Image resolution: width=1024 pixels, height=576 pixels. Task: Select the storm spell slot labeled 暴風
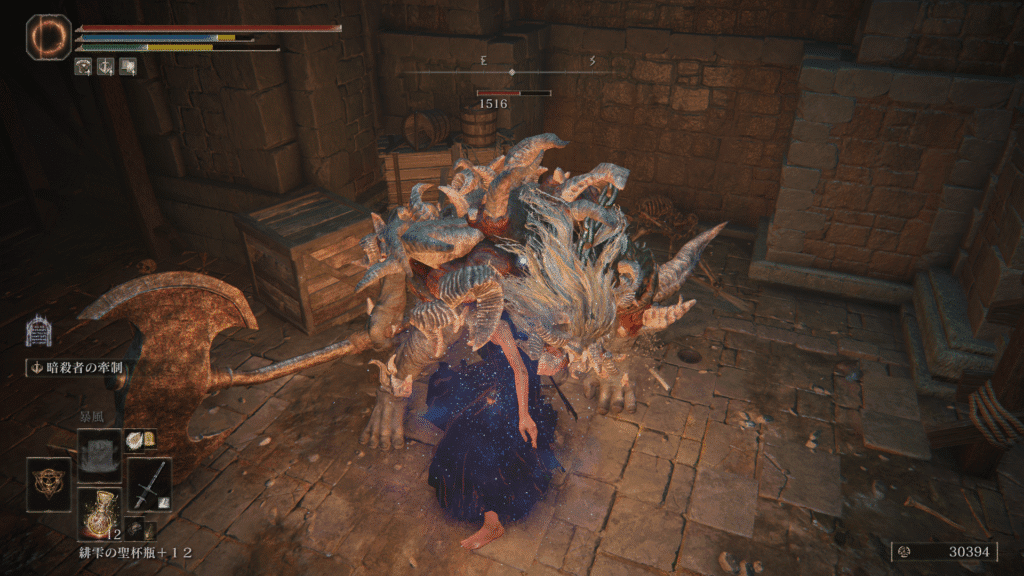(98, 456)
